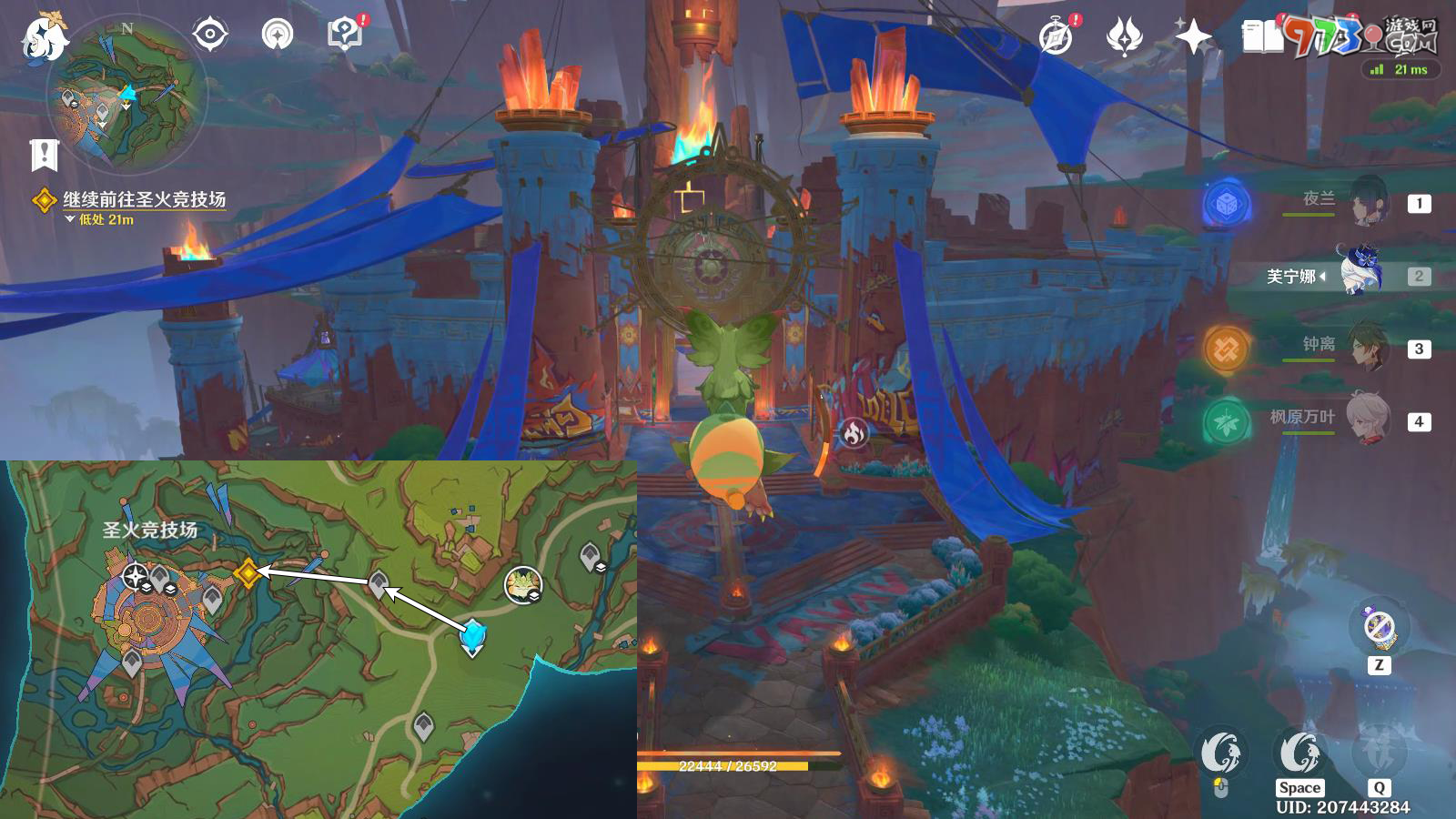
Task: Select the 继续前往圣火竞技场 quest tracker
Action: (x=143, y=199)
